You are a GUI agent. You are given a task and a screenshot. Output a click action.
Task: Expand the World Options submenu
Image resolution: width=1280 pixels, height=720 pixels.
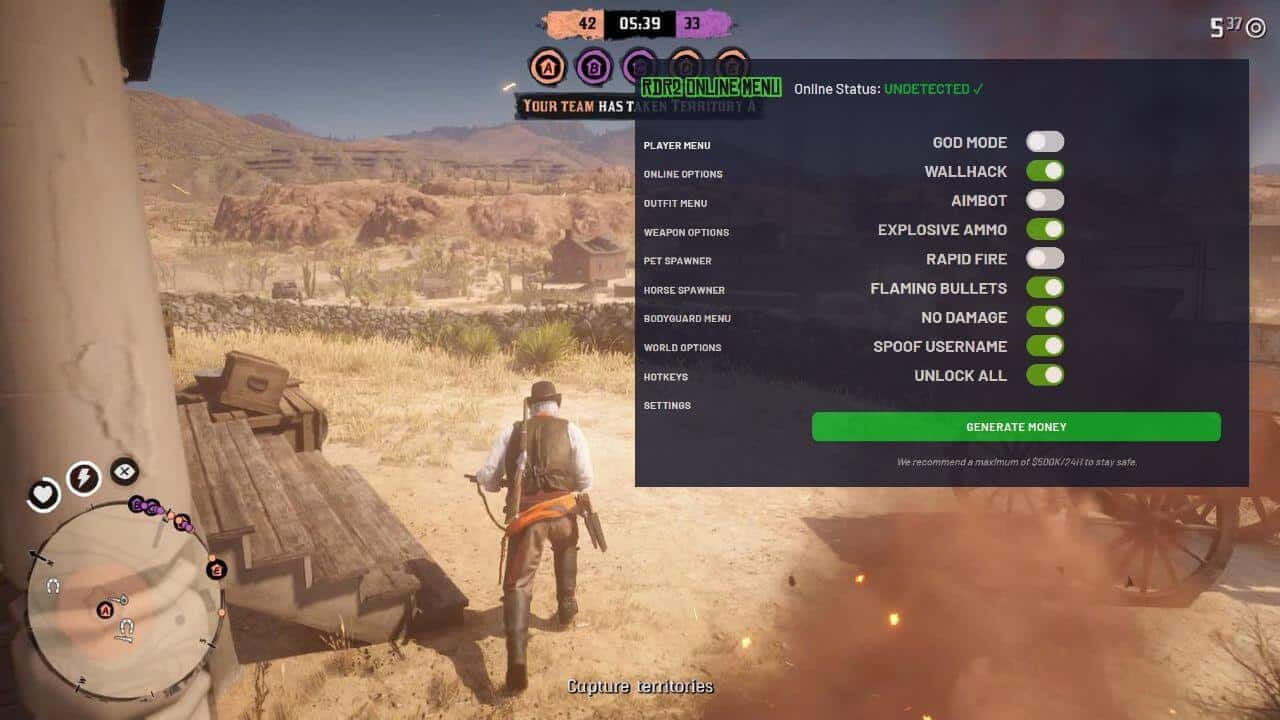pos(684,347)
